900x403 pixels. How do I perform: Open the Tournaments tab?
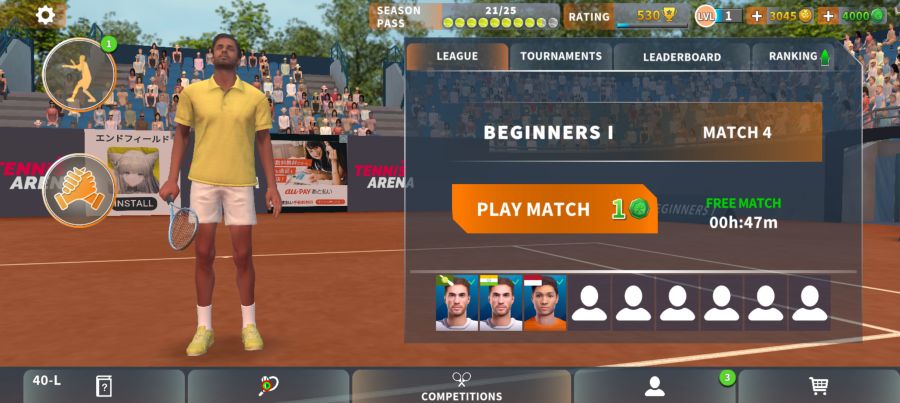click(x=561, y=56)
